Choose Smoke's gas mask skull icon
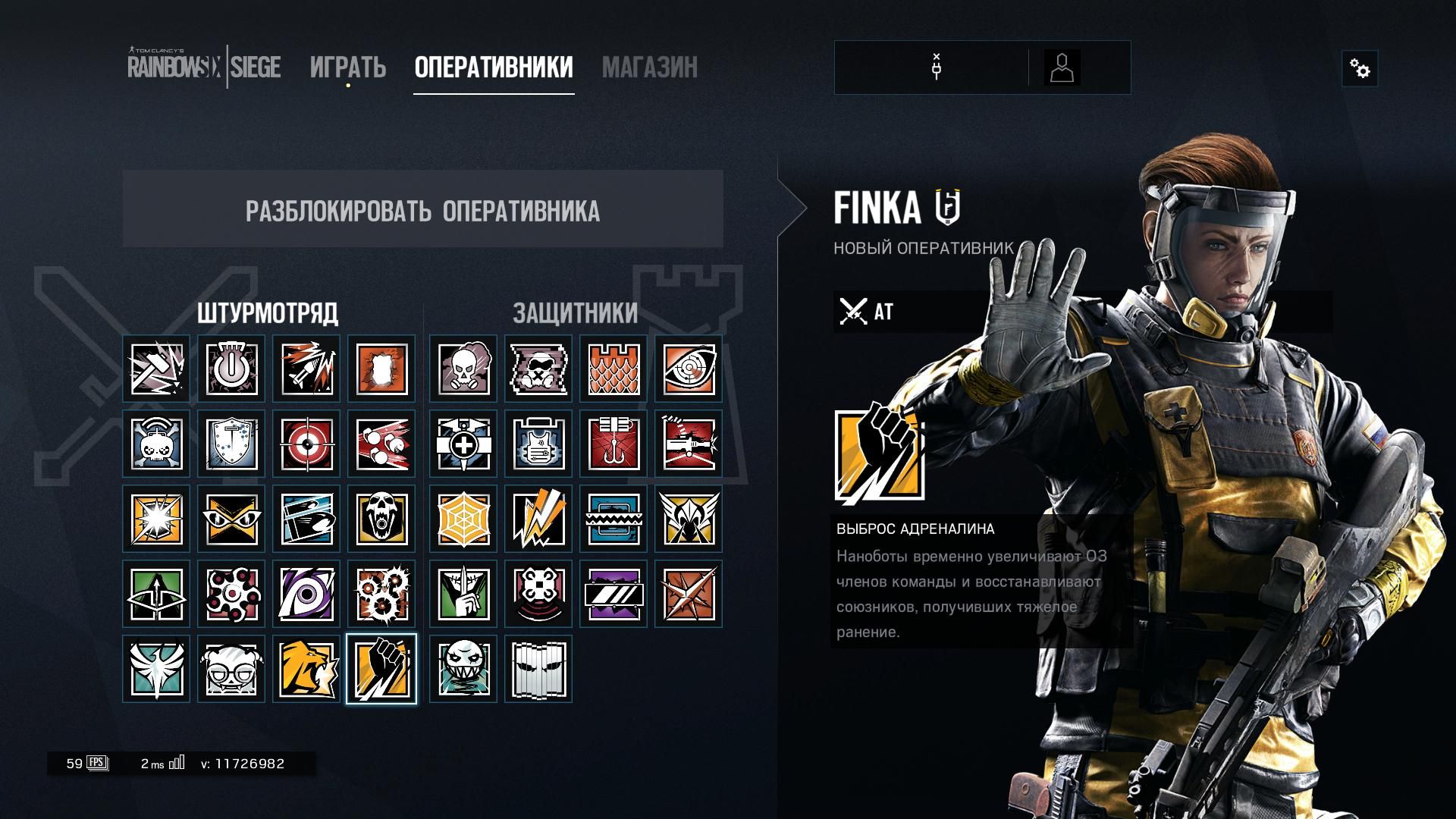The height and width of the screenshot is (819, 1456). 463,369
